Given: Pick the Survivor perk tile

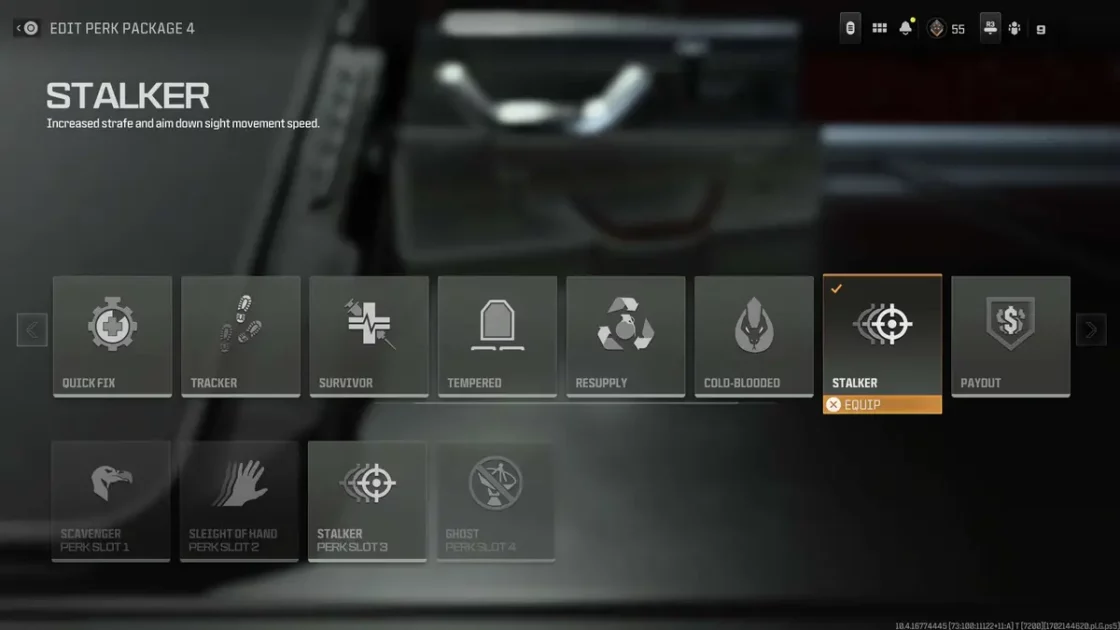Looking at the screenshot, I should click(x=369, y=336).
